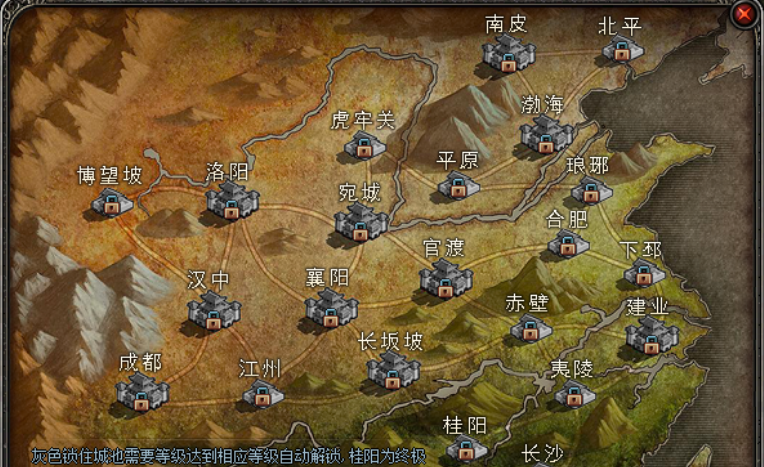Select the 长坂坡 city node
This screenshot has height=467, width=764.
pos(392,370)
